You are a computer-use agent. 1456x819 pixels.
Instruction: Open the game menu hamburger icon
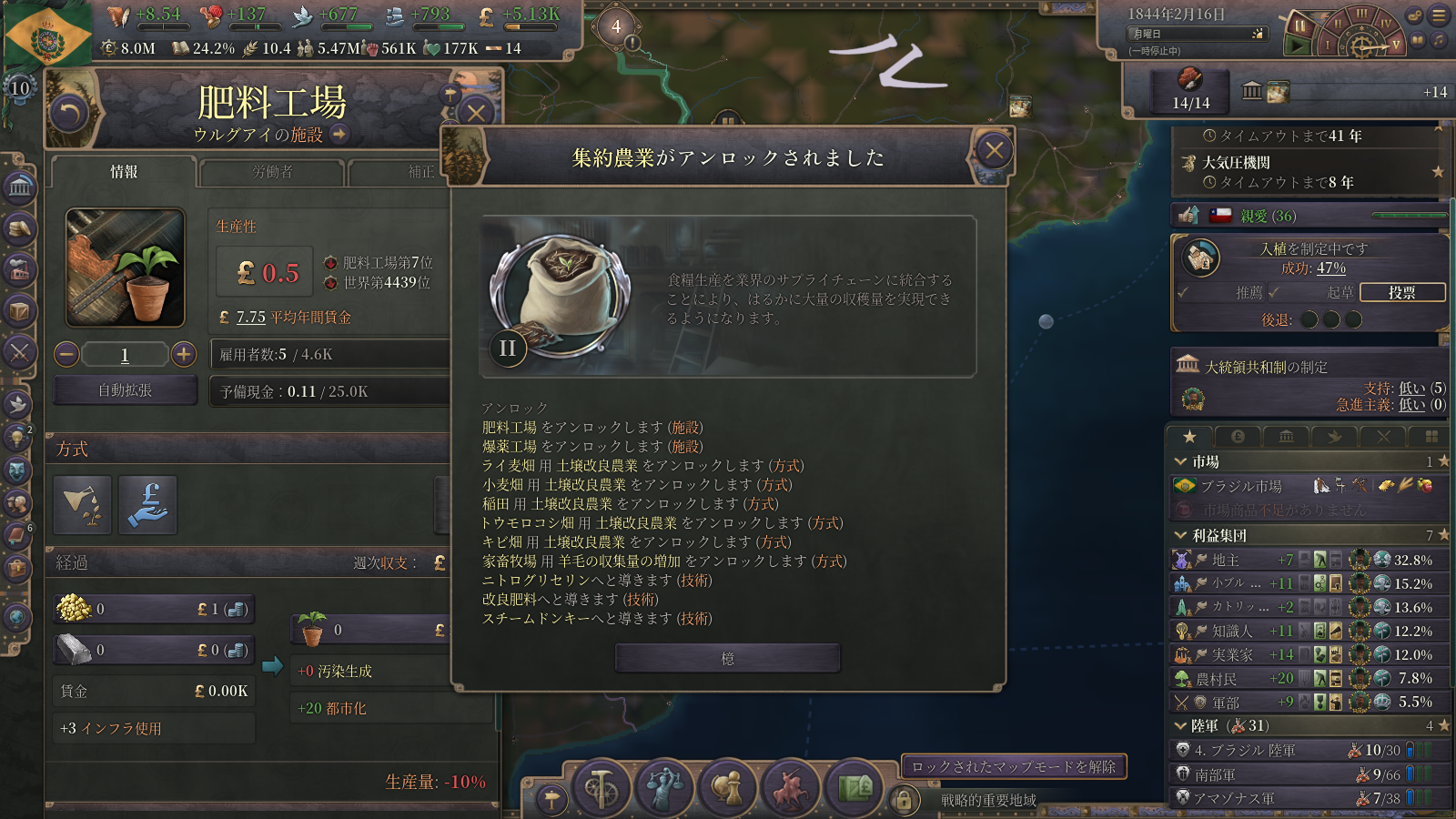[x=1439, y=15]
